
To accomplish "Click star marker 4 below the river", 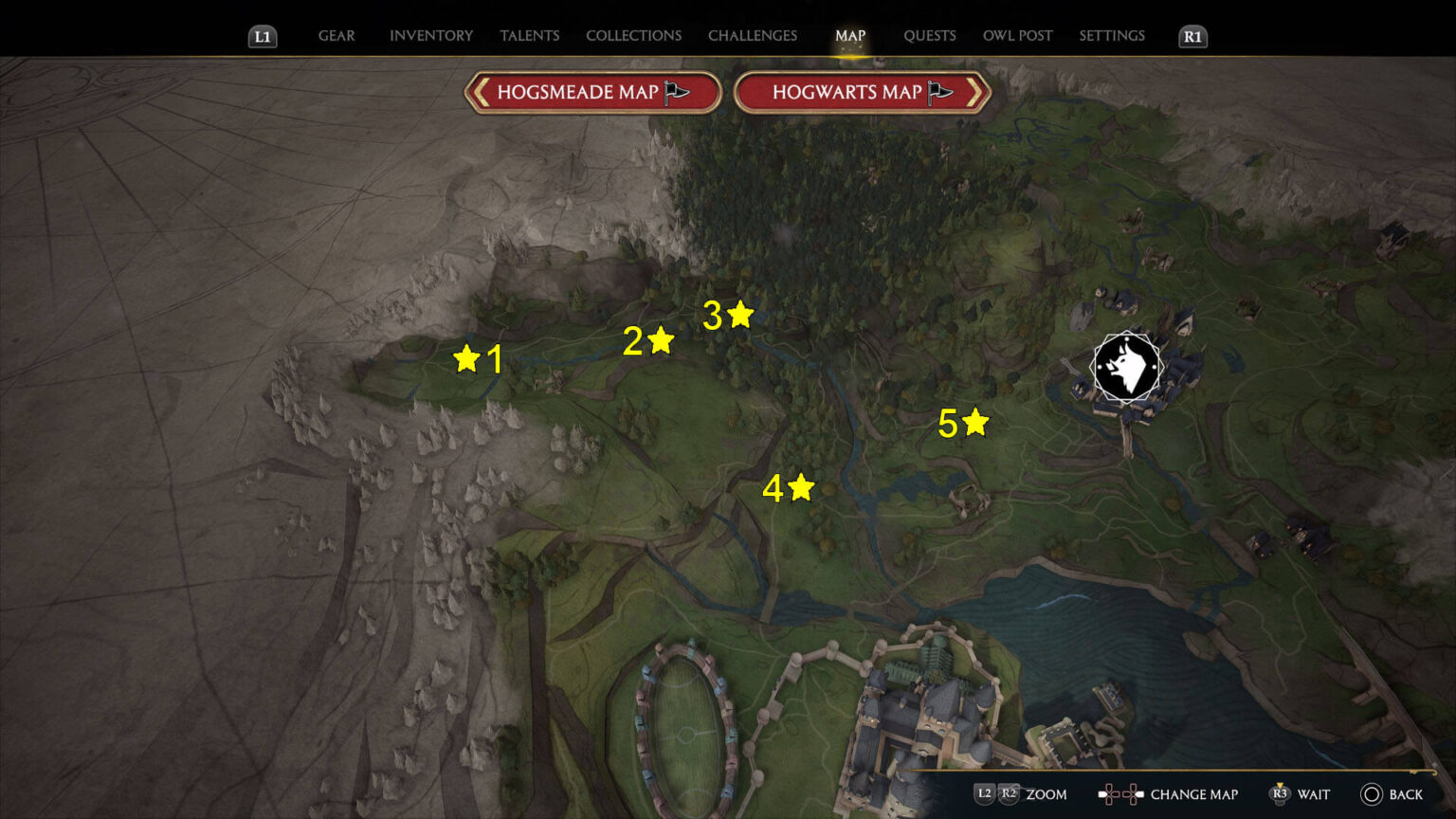I will [802, 487].
